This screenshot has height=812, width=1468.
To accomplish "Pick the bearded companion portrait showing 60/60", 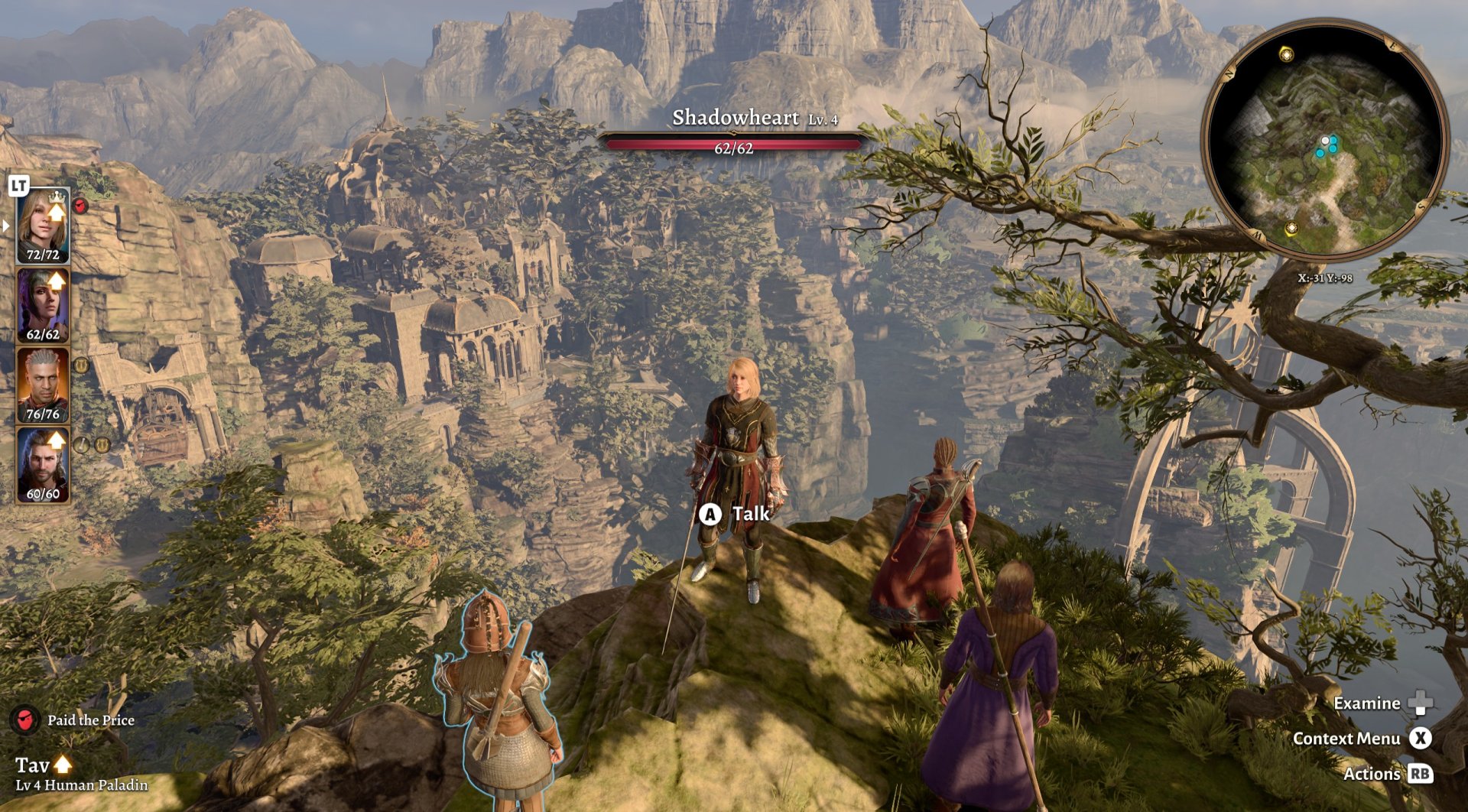I will click(x=43, y=464).
